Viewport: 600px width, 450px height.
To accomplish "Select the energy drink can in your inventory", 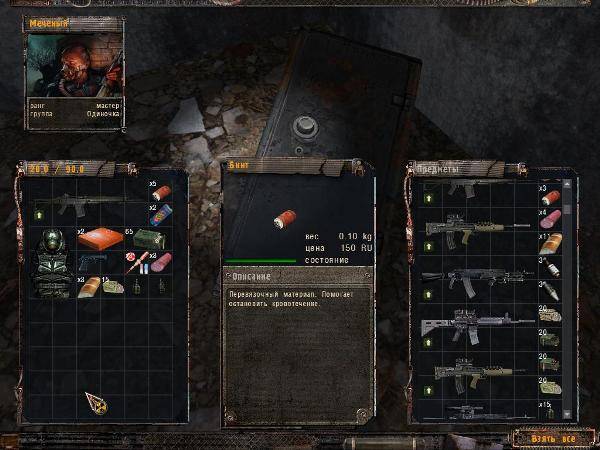I will (160, 216).
